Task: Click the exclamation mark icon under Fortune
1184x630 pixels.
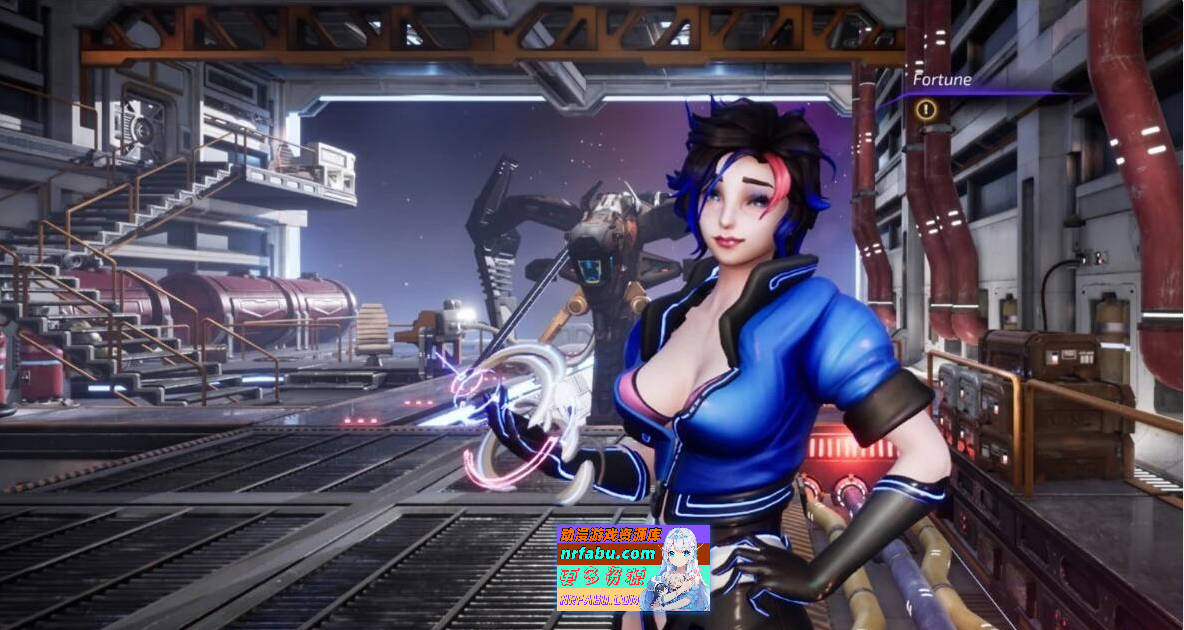Action: pyautogui.click(x=927, y=110)
